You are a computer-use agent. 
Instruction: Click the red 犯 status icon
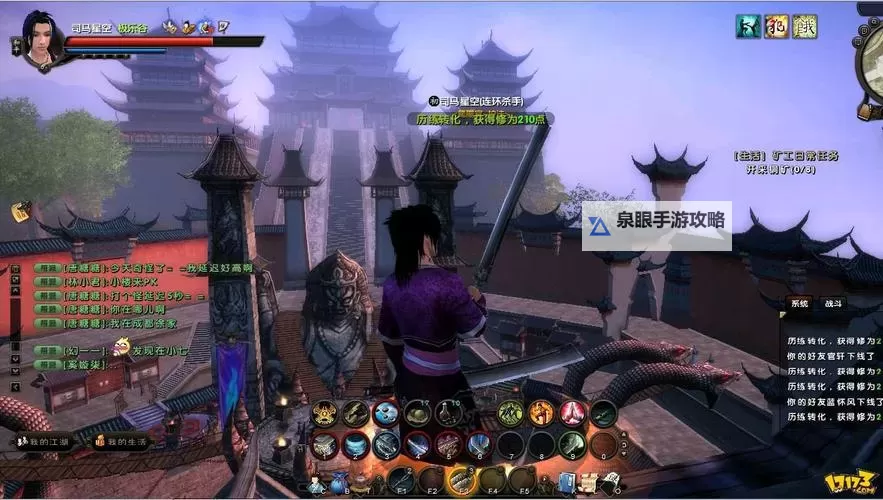pyautogui.click(x=776, y=27)
